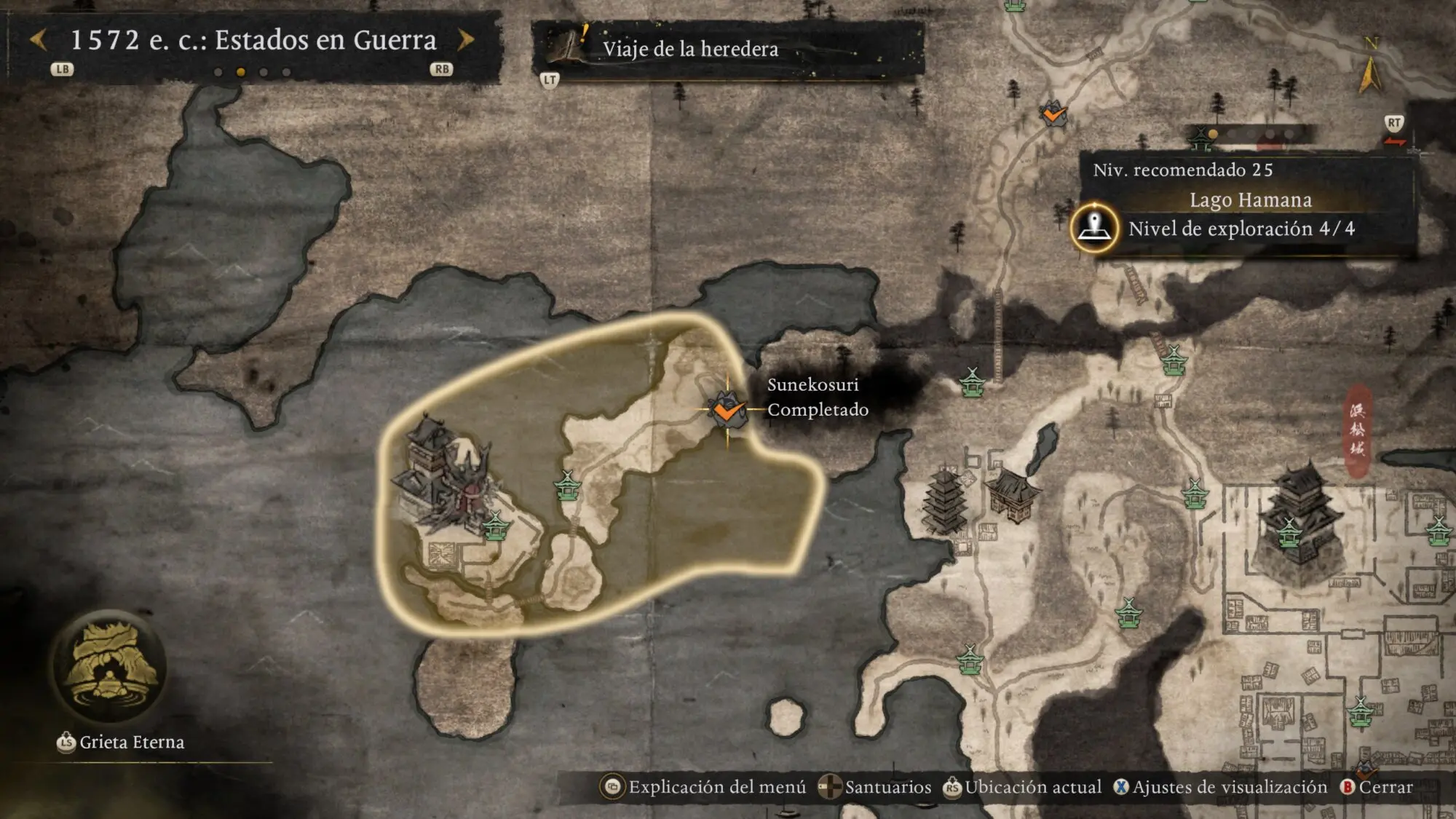Click the Lago Hamana region pin icon
The image size is (1456, 819).
[x=1093, y=228]
